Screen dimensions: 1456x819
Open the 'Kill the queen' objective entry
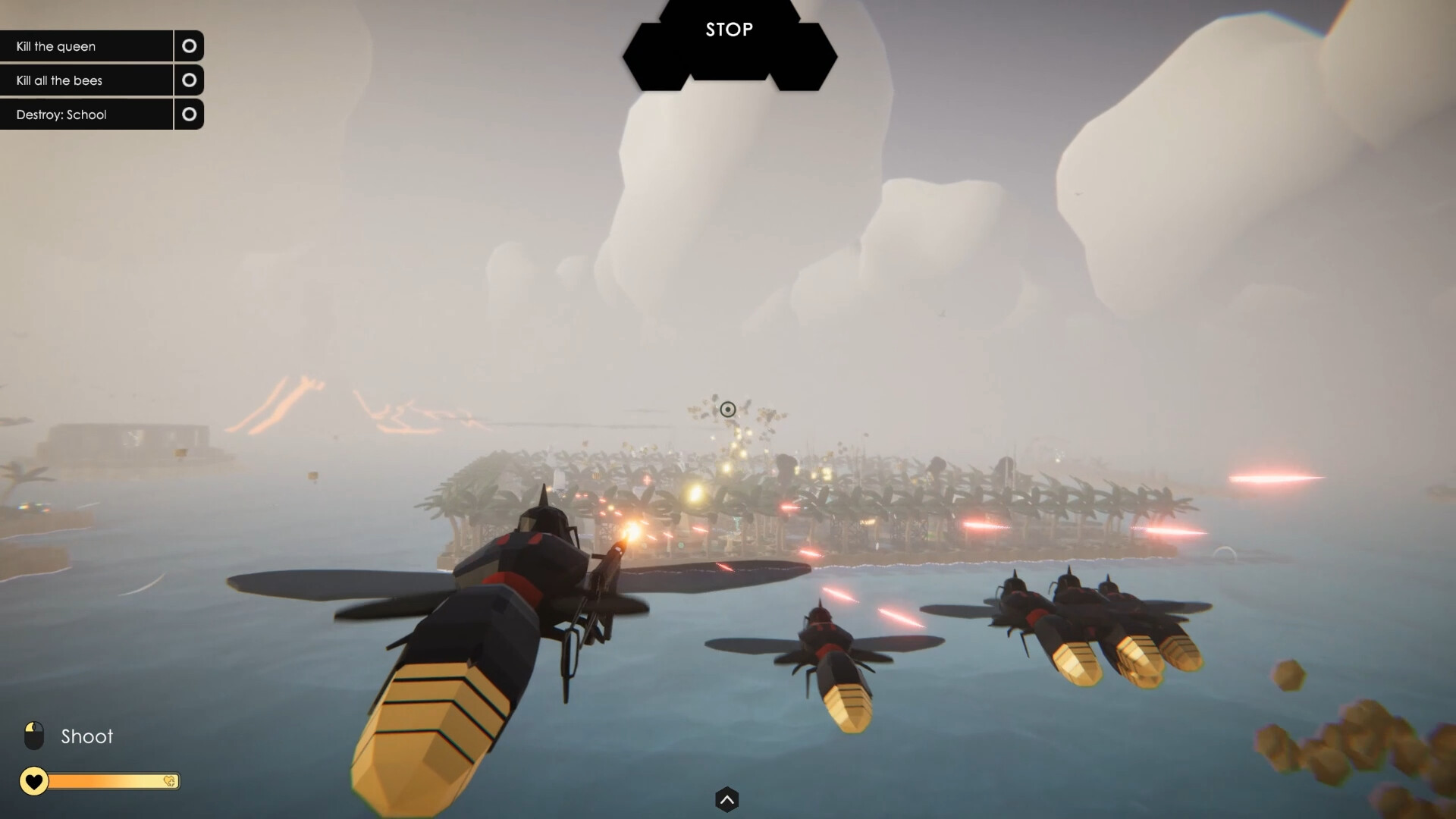coord(55,45)
